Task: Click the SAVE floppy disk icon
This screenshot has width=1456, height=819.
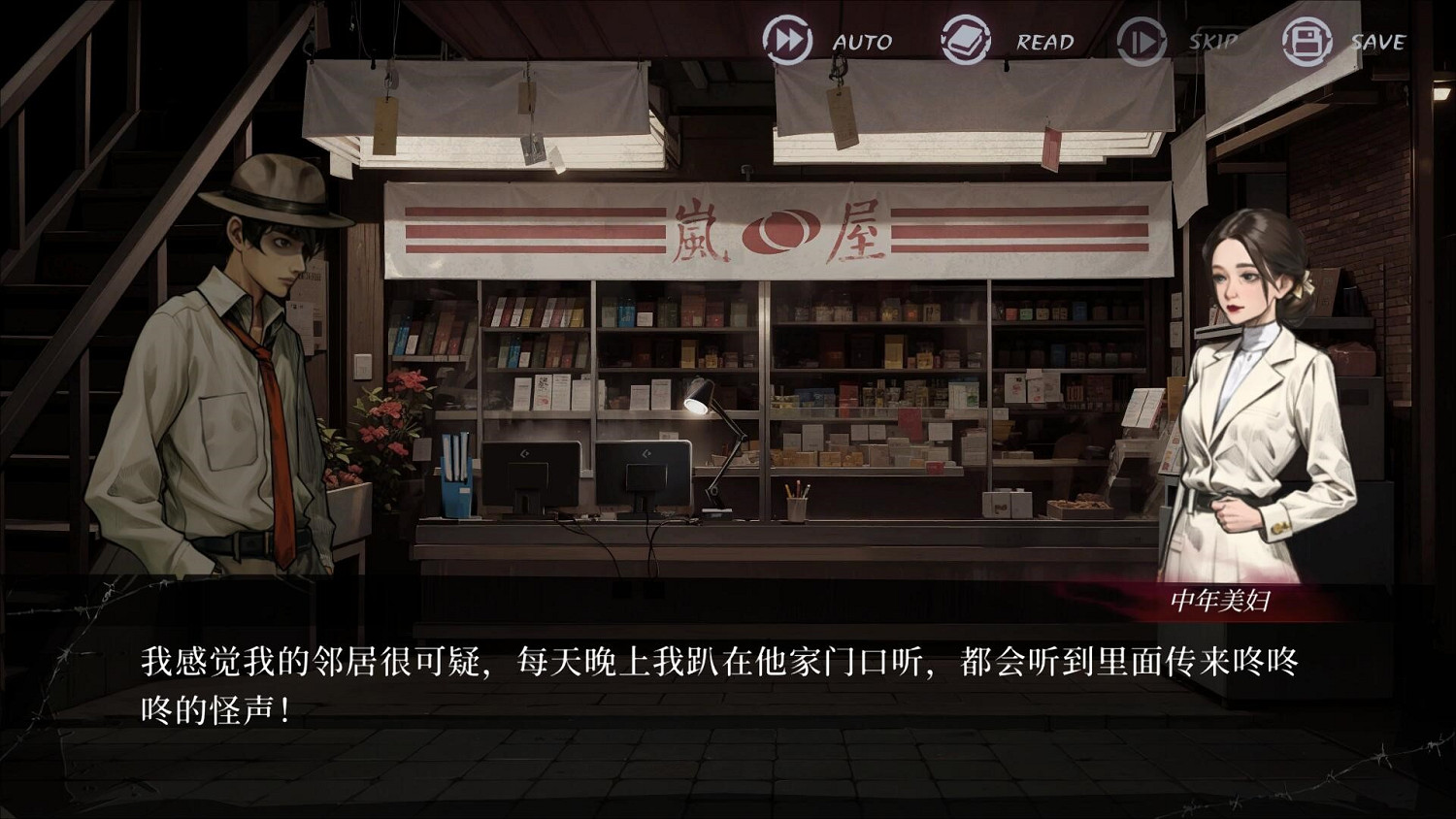Action: click(1306, 41)
